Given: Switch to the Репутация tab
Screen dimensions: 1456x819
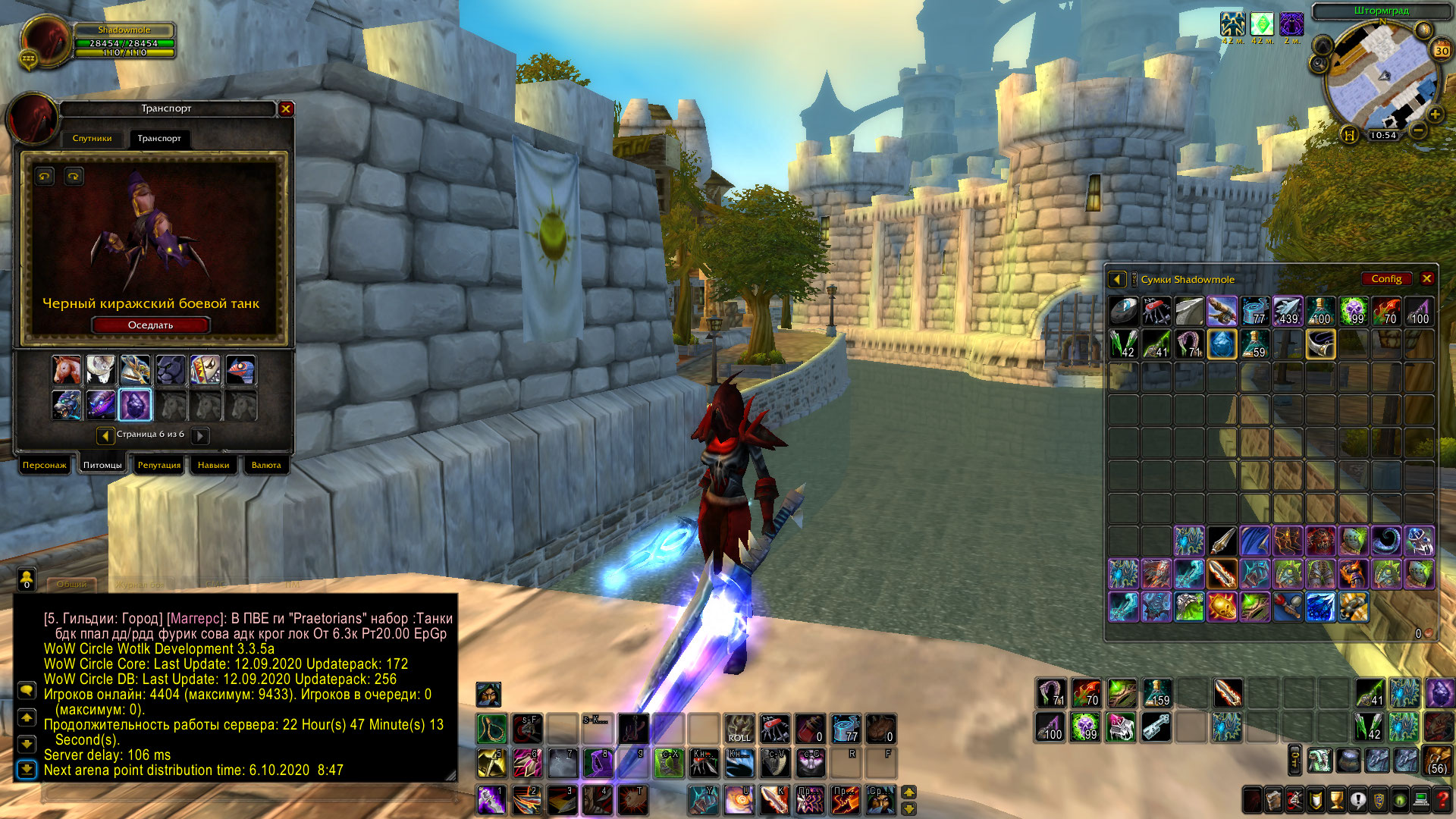Looking at the screenshot, I should [159, 465].
